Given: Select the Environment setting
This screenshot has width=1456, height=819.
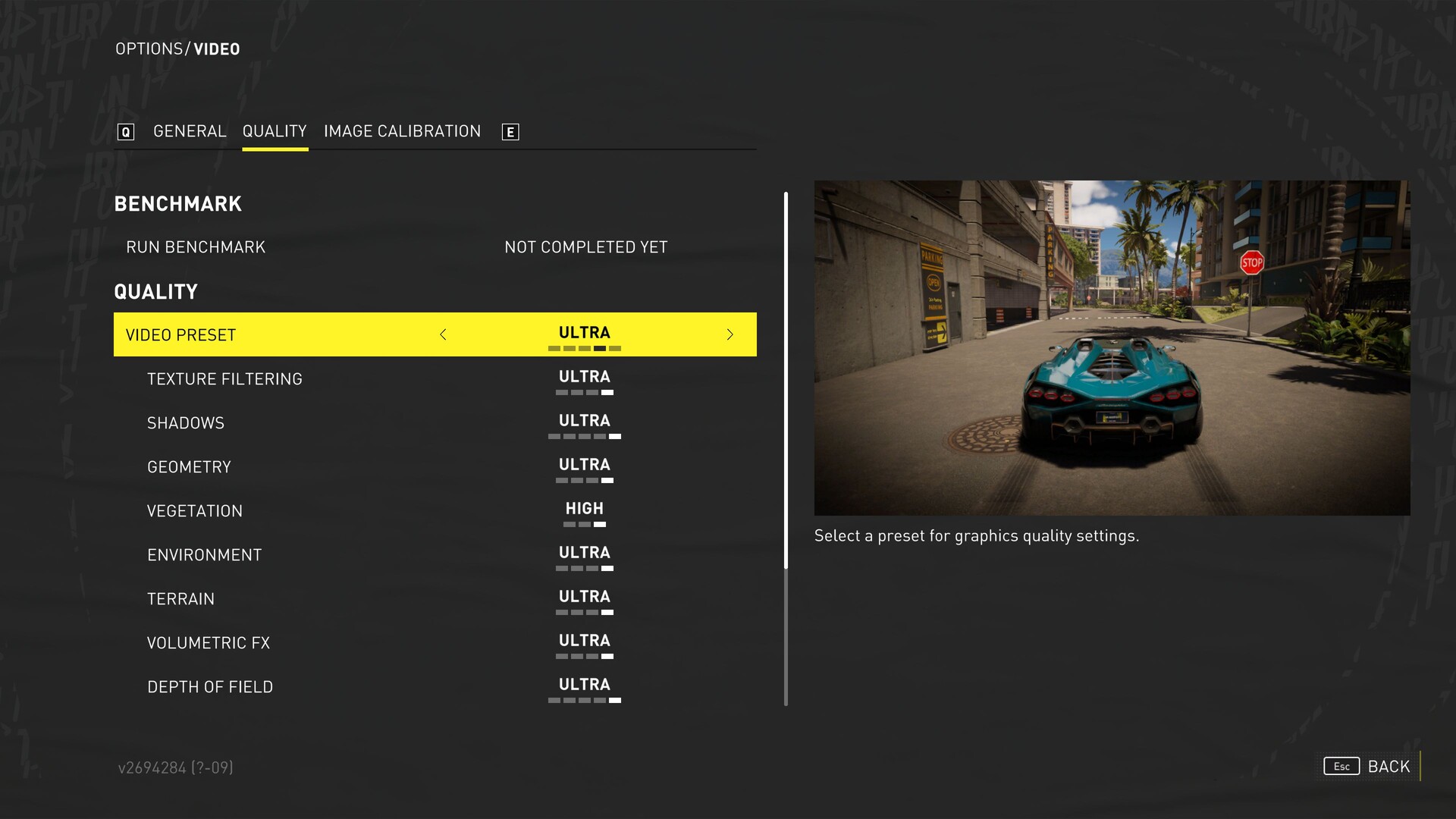Looking at the screenshot, I should pyautogui.click(x=204, y=555).
